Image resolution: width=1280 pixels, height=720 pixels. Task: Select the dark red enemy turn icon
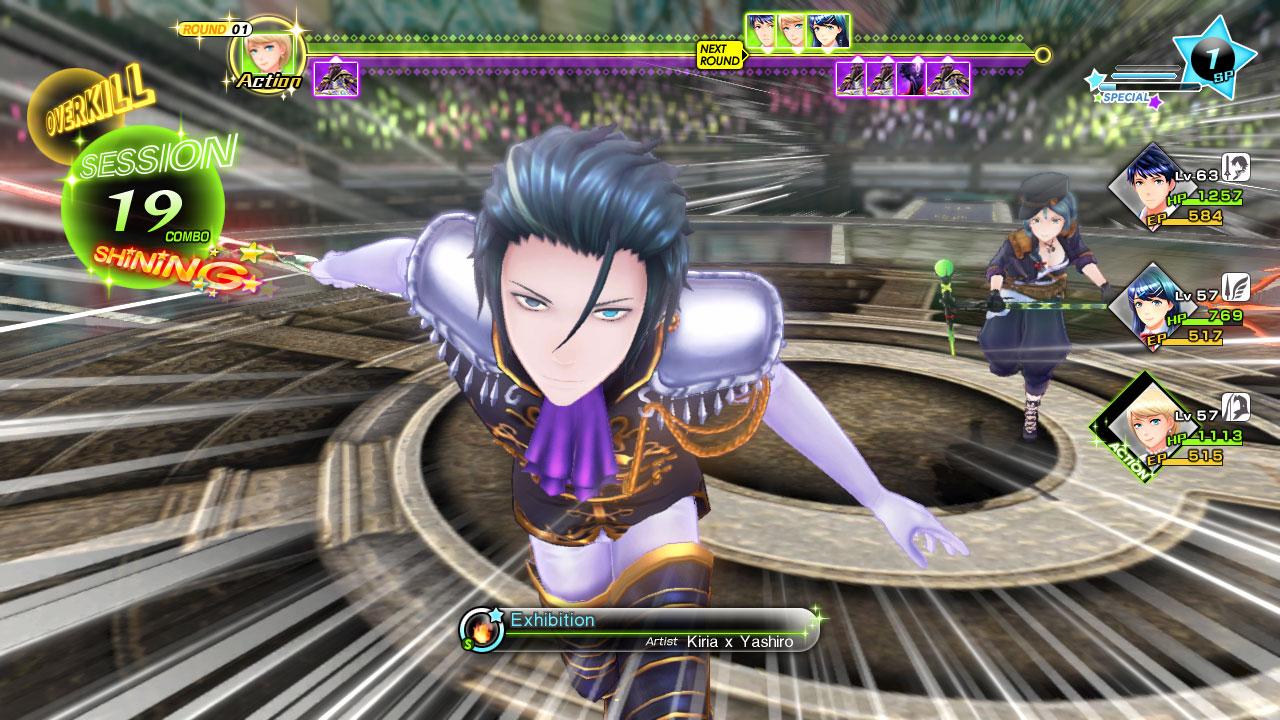[911, 78]
